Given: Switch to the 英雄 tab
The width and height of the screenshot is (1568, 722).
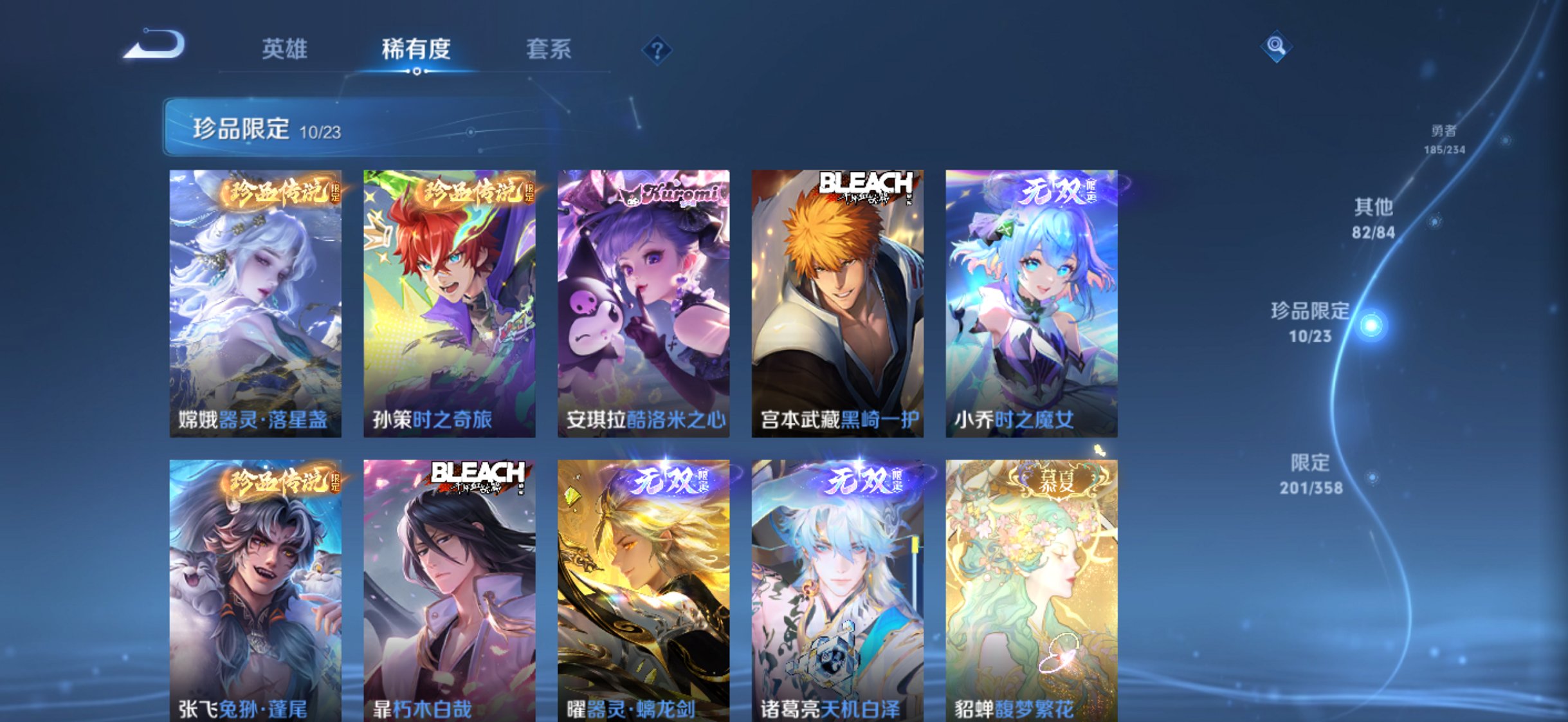Looking at the screenshot, I should point(285,48).
